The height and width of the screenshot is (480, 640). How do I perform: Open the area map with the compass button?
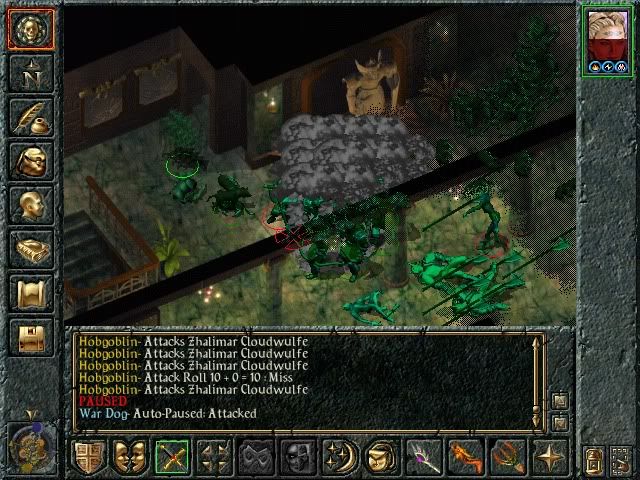click(x=31, y=72)
